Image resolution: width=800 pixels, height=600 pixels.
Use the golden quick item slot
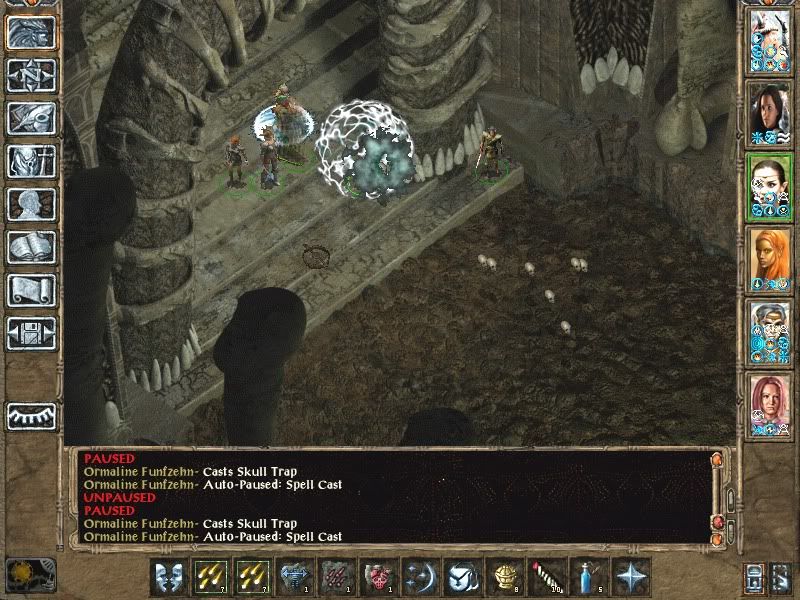(x=505, y=577)
